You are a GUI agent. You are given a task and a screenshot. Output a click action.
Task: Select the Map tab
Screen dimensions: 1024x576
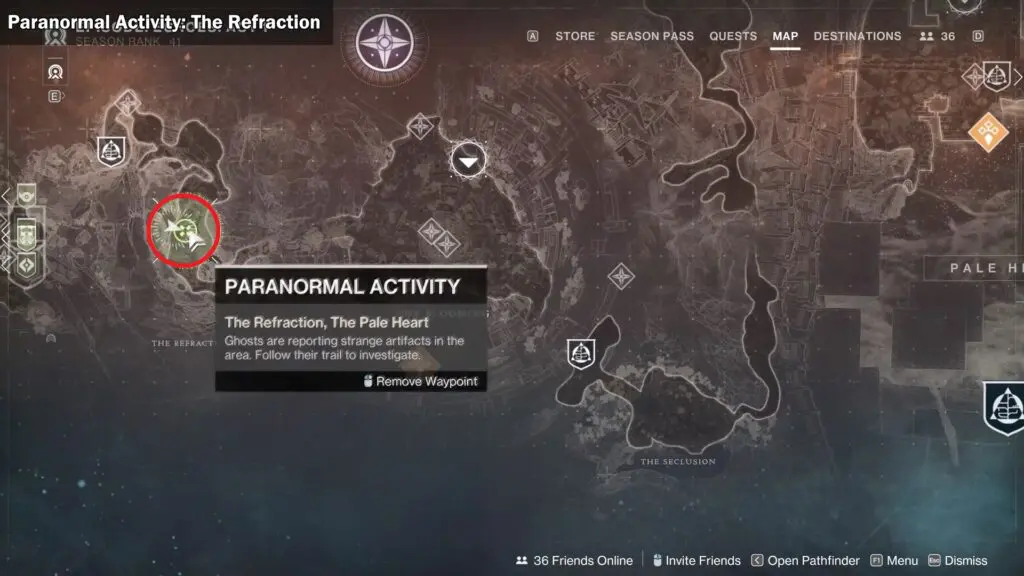click(785, 36)
